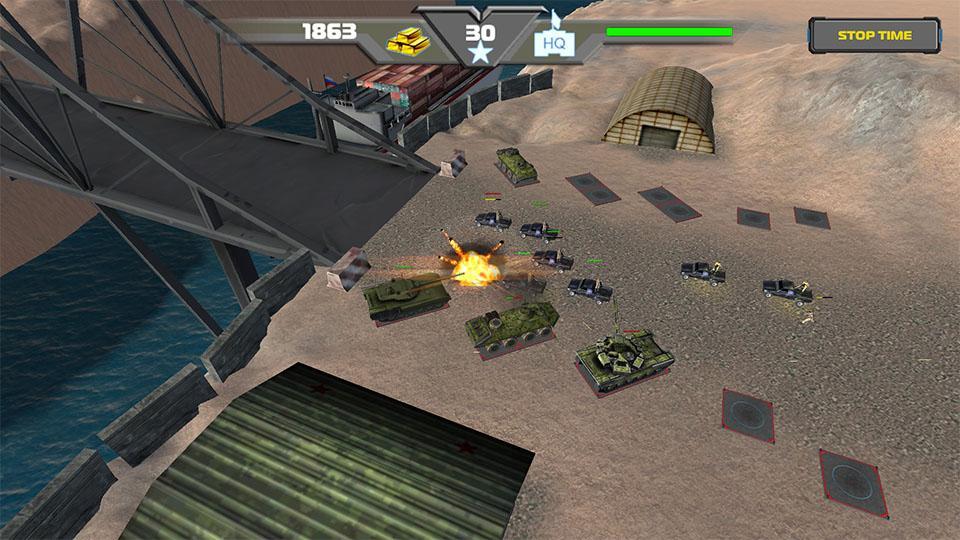Select the HQ base icon
The image size is (960, 540).
pyautogui.click(x=553, y=41)
